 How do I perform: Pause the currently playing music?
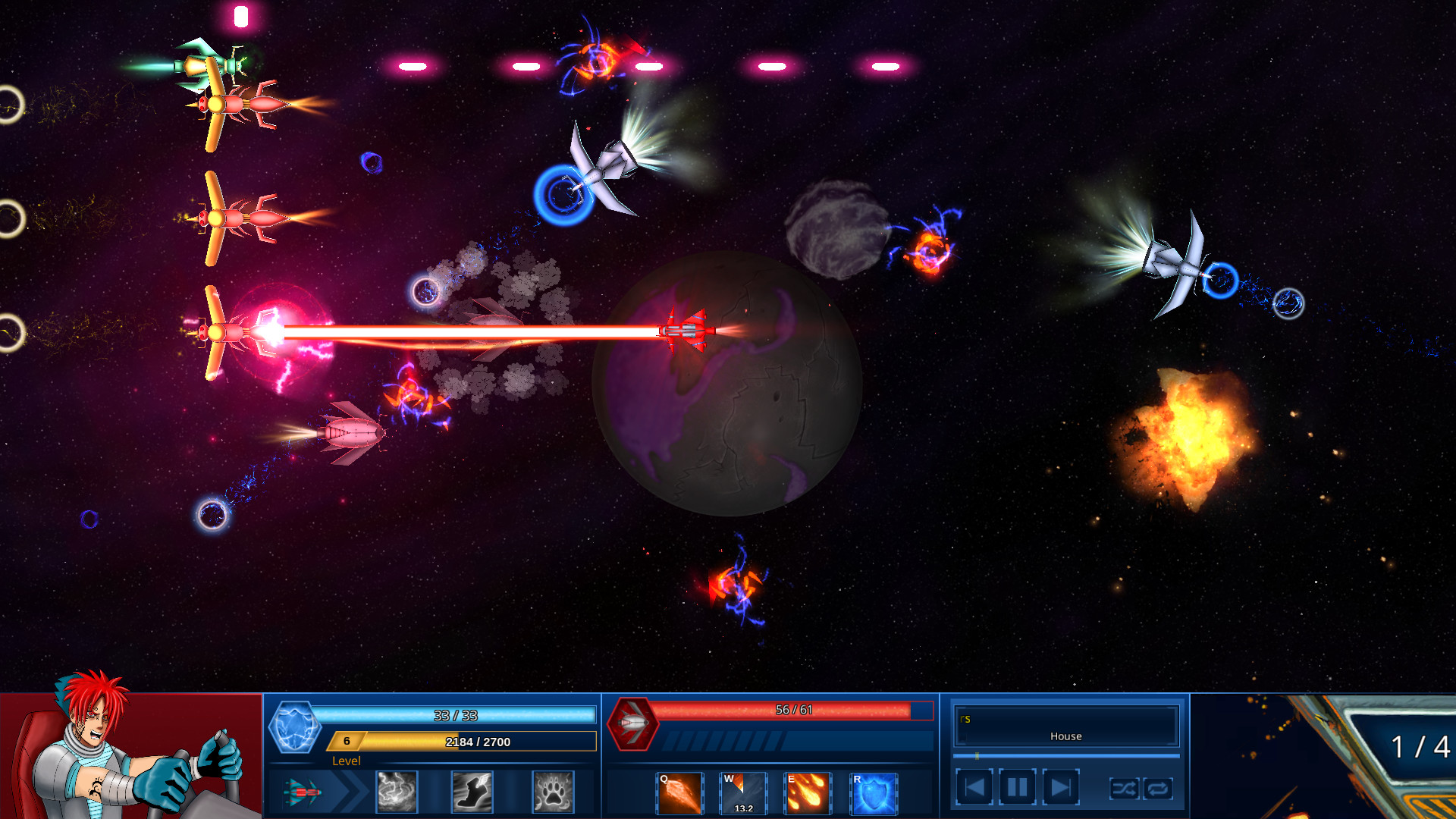coord(1017,787)
